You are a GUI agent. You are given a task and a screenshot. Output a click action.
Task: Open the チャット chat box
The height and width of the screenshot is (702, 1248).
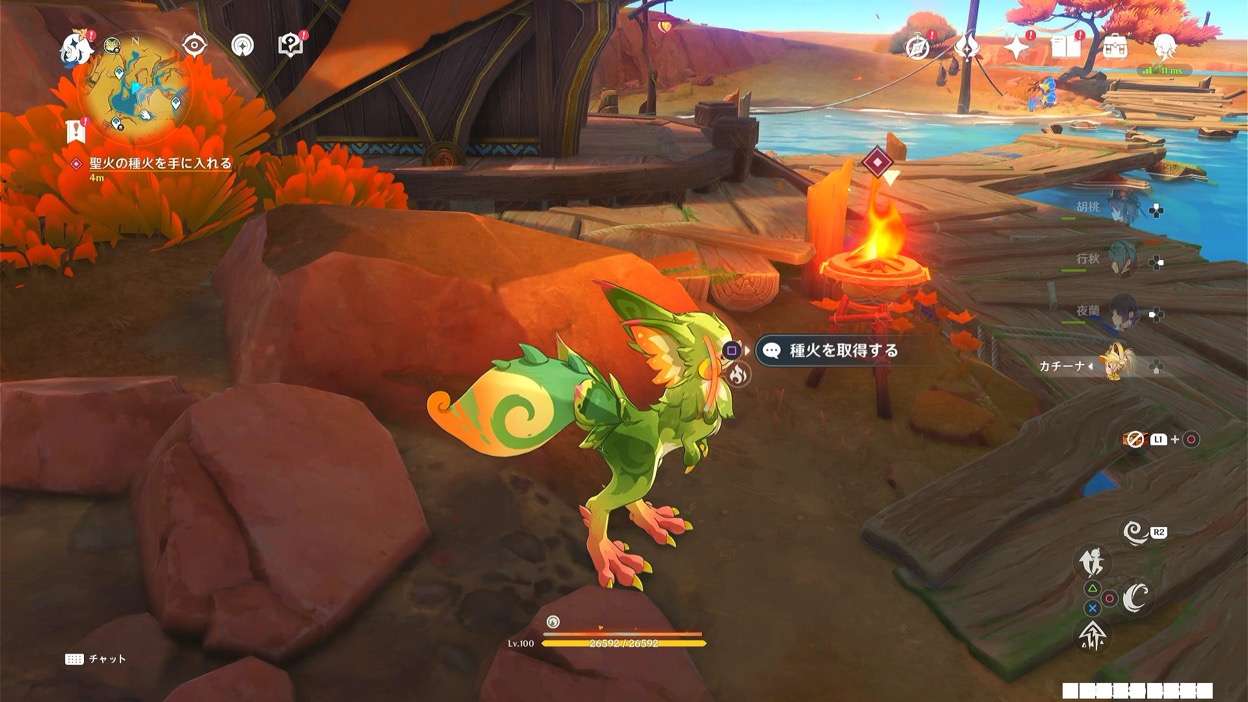[x=96, y=659]
